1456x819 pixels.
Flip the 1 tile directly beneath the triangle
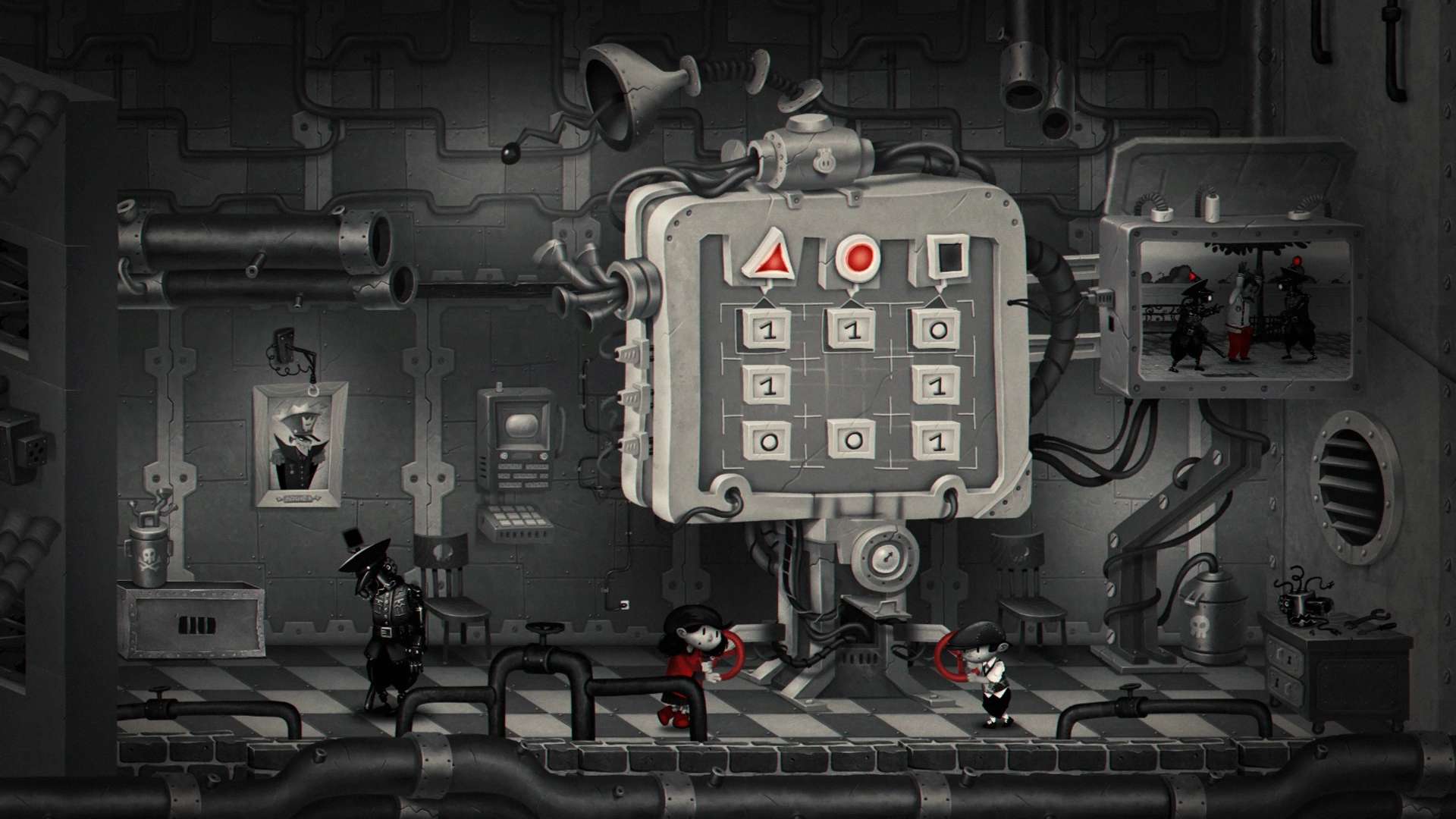[767, 331]
